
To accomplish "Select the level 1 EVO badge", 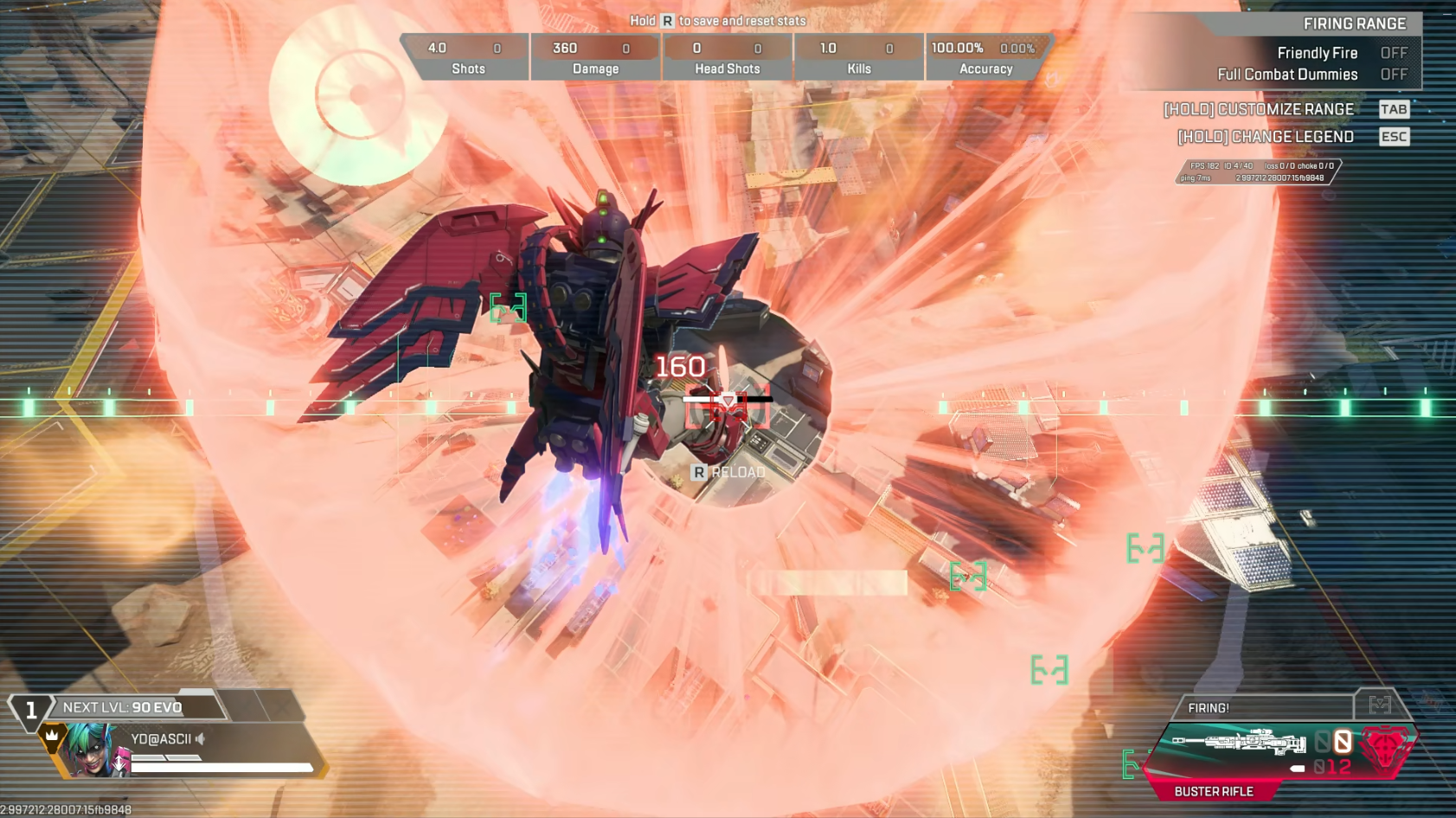I will (31, 711).
